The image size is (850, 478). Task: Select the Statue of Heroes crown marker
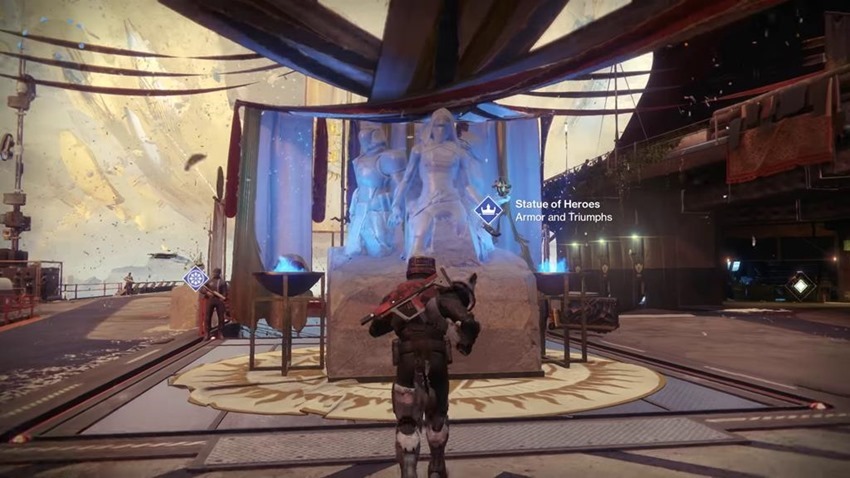pyautogui.click(x=488, y=210)
